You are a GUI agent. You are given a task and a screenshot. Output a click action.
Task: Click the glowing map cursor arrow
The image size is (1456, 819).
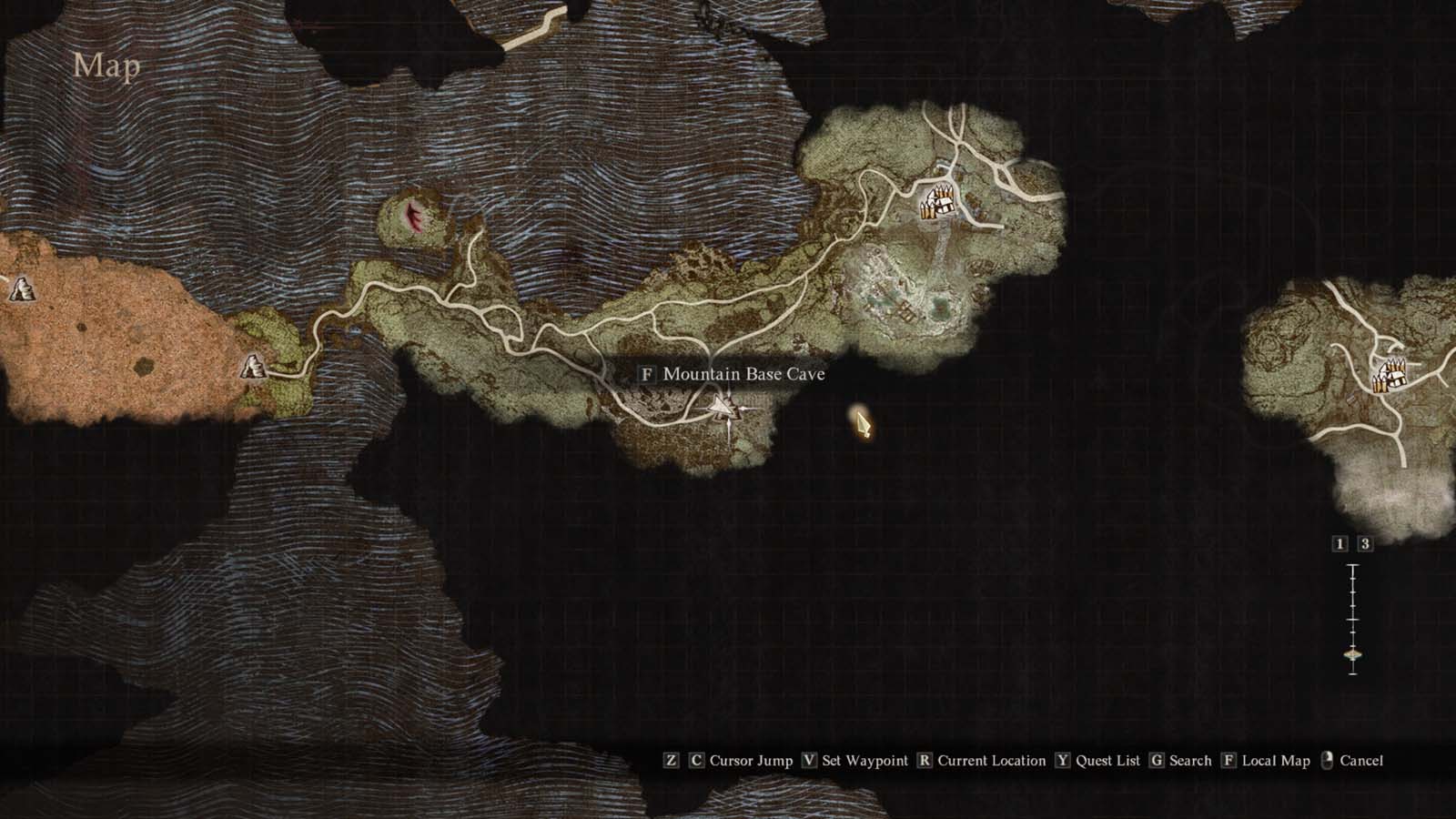pos(861,424)
